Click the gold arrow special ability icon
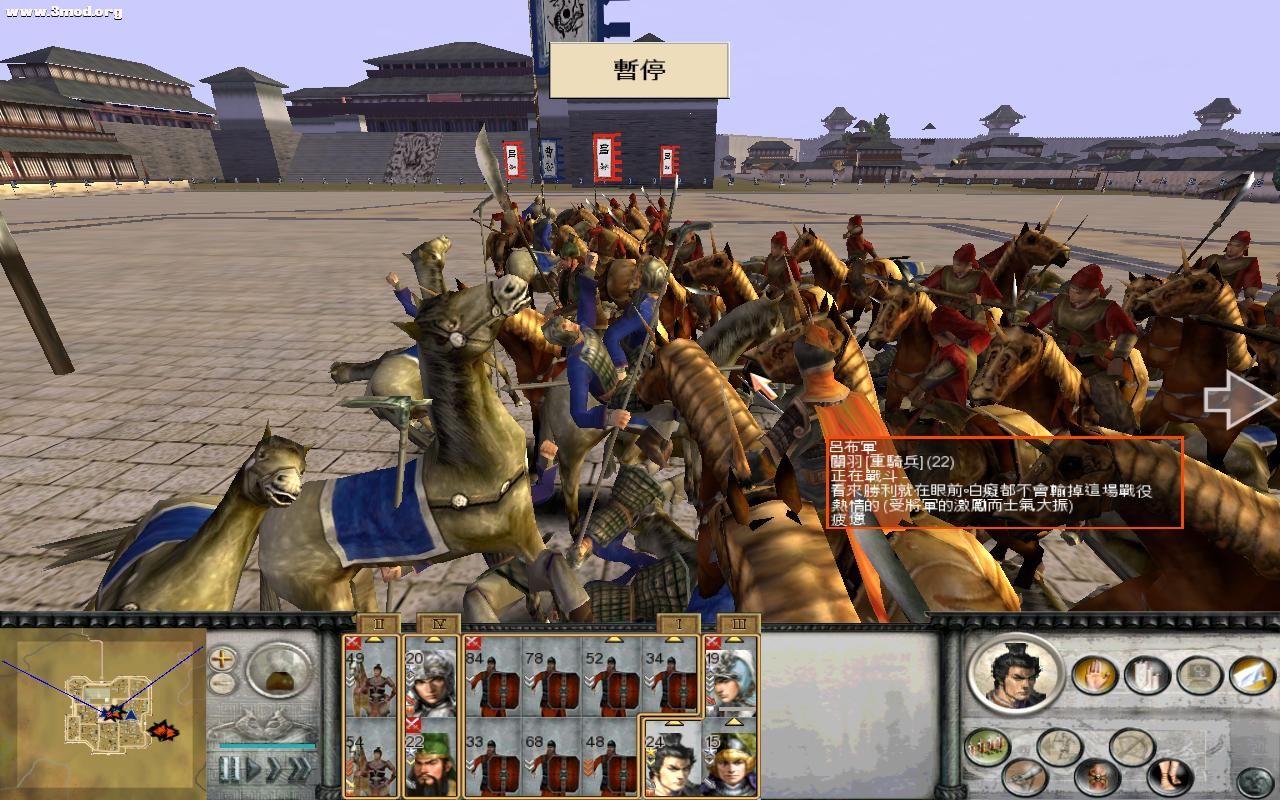 coord(1252,674)
